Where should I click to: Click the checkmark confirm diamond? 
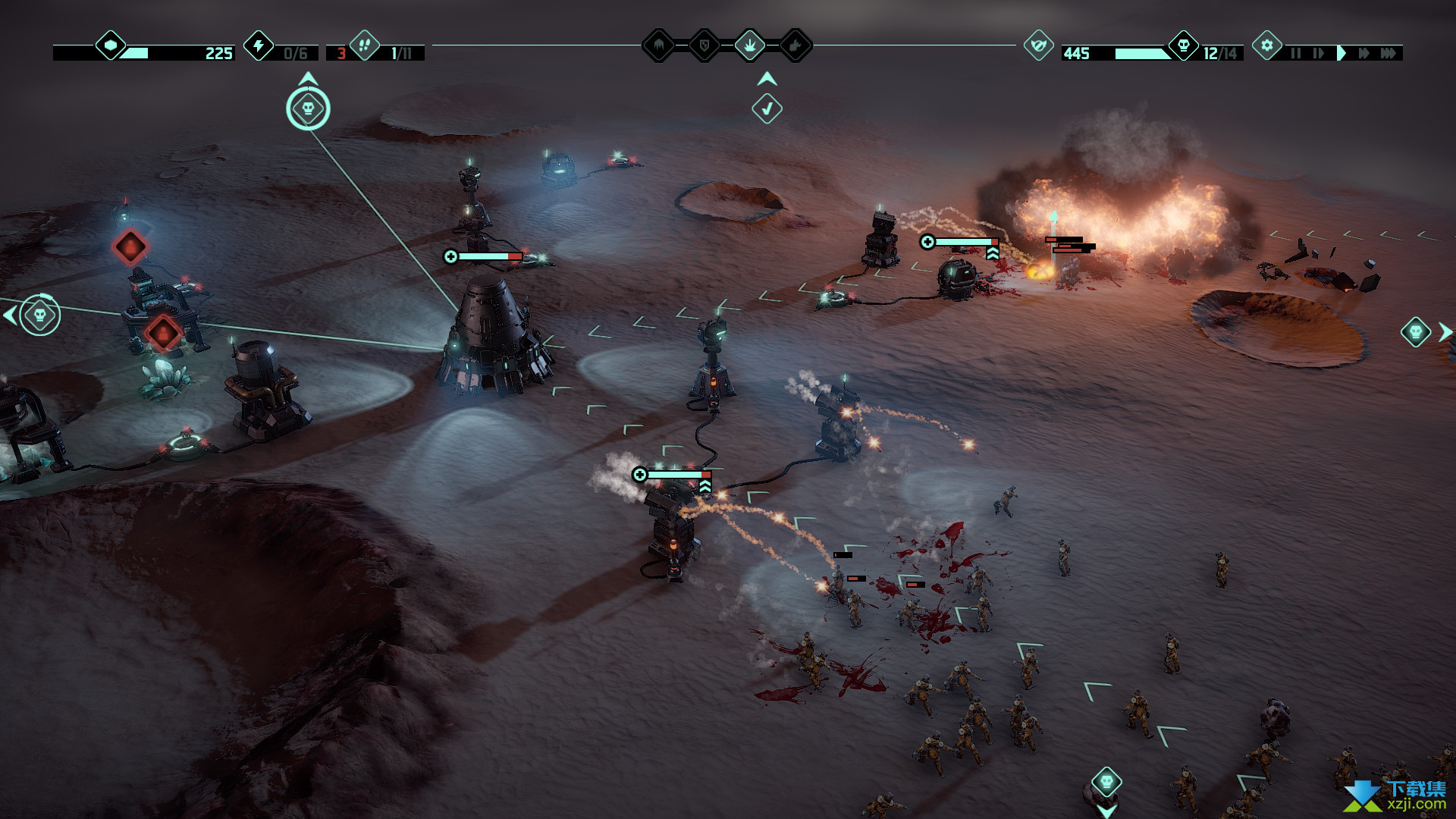[x=767, y=108]
